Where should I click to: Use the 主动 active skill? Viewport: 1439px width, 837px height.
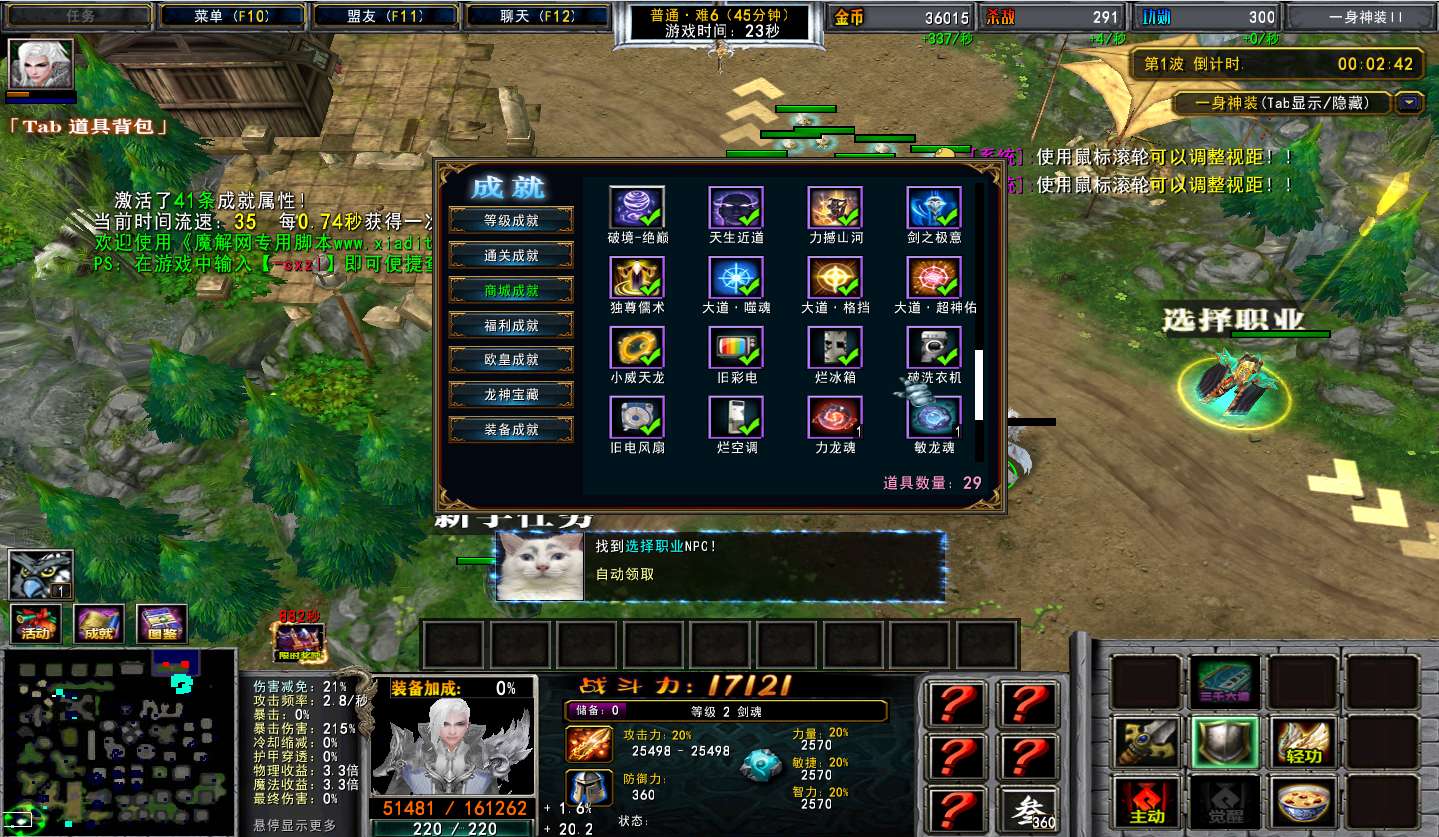click(1147, 804)
